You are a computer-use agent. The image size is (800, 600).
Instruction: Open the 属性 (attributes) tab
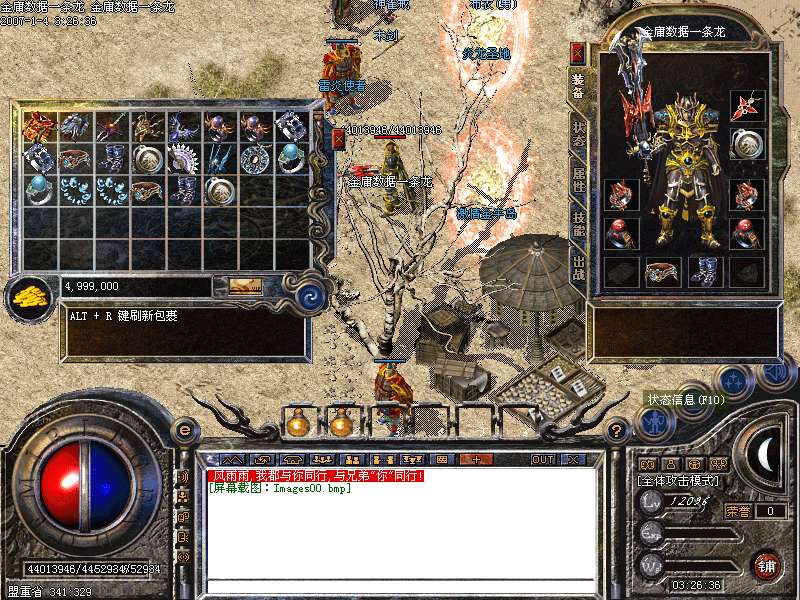click(x=578, y=180)
